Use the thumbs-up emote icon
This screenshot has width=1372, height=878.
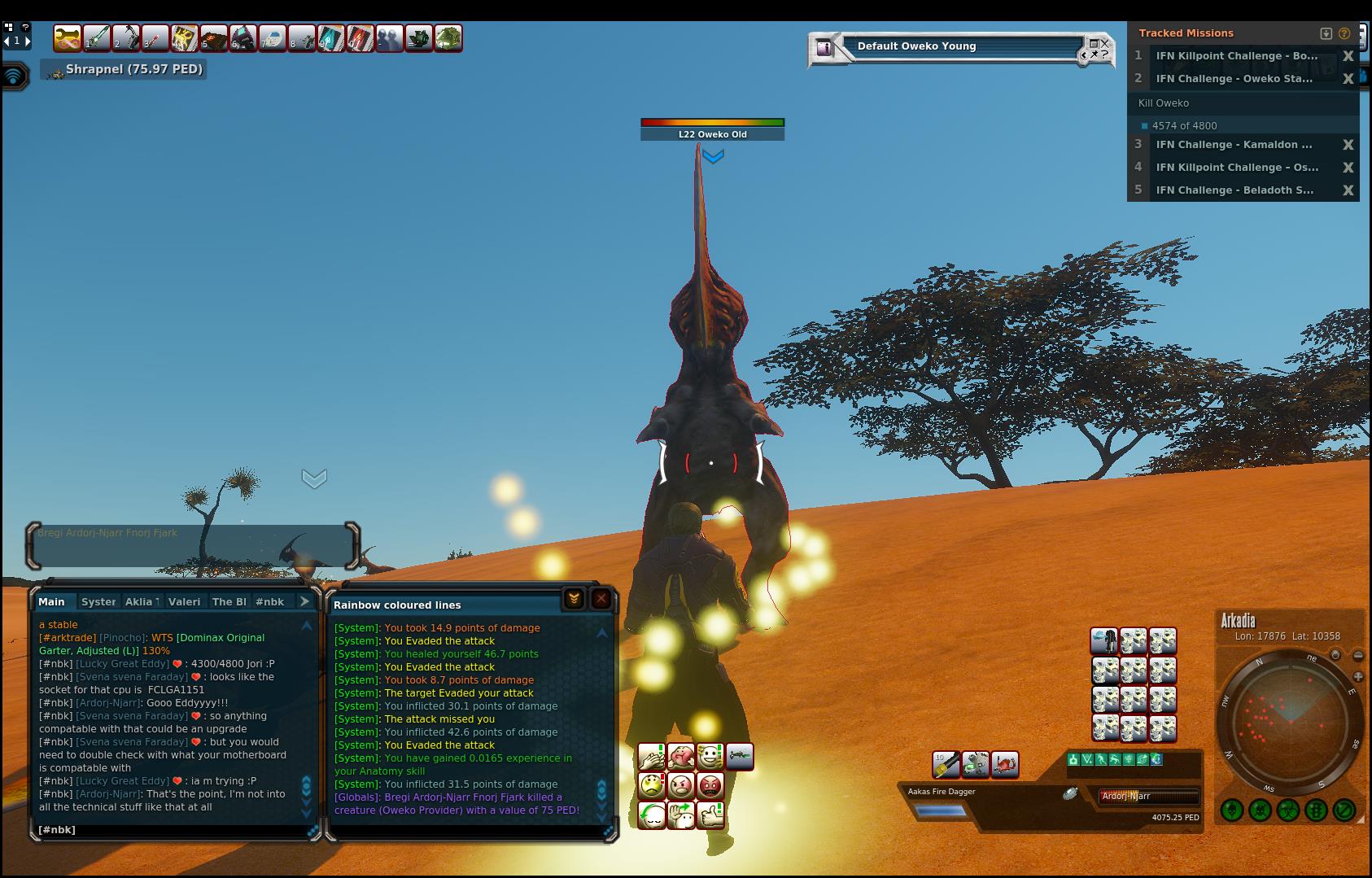[x=710, y=815]
